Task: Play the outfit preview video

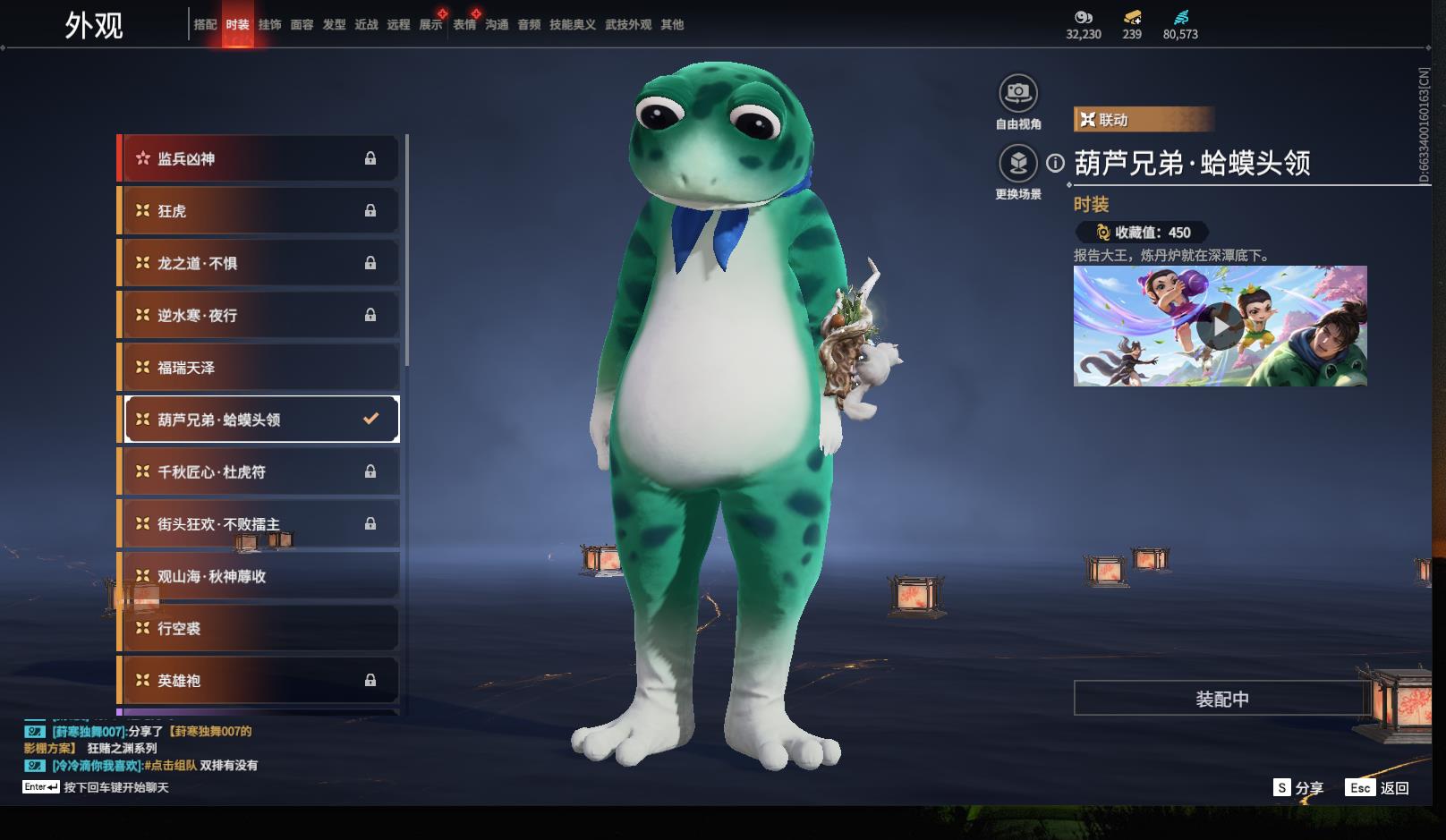Action: [1220, 326]
